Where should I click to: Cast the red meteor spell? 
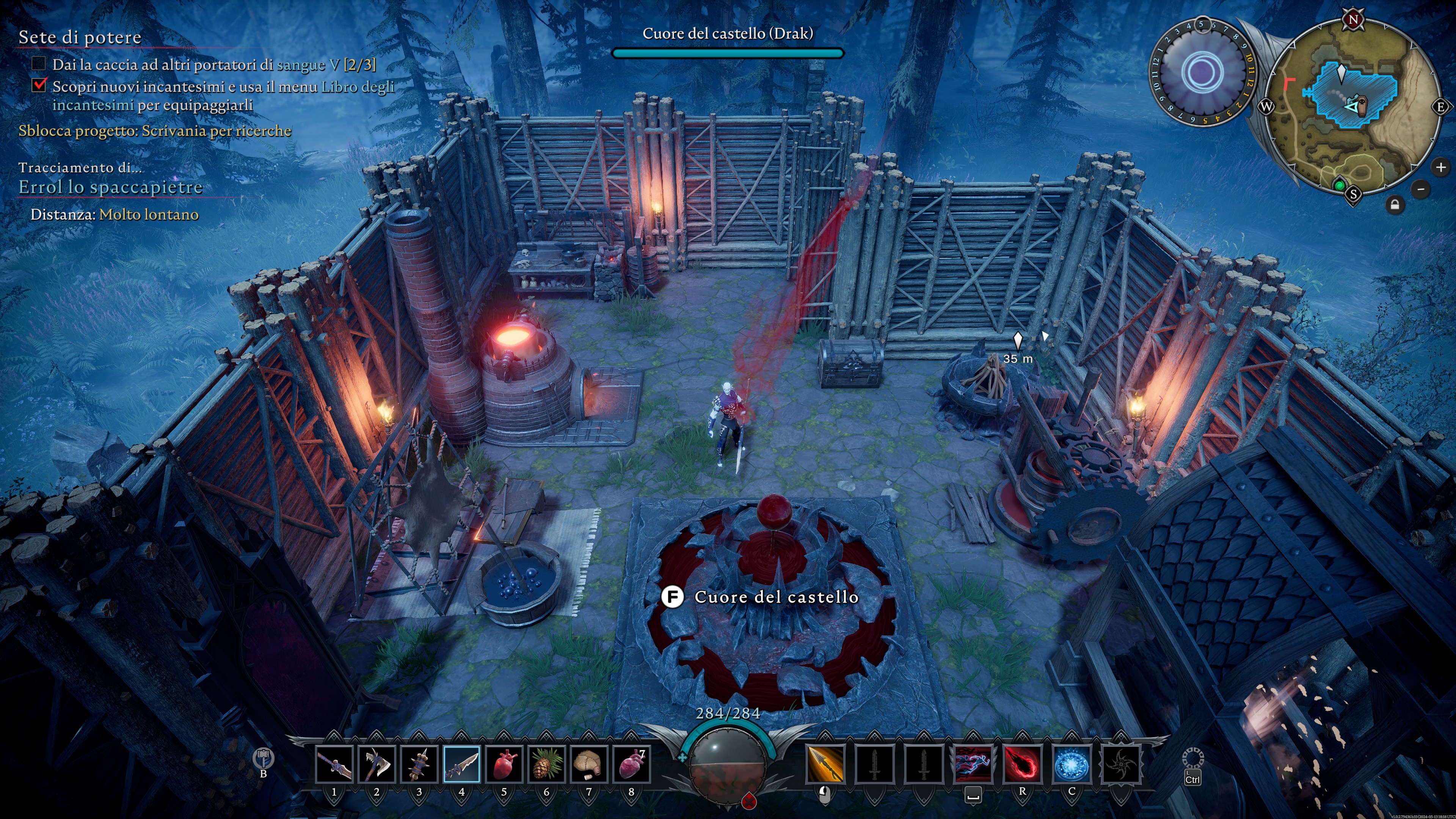click(x=1022, y=764)
